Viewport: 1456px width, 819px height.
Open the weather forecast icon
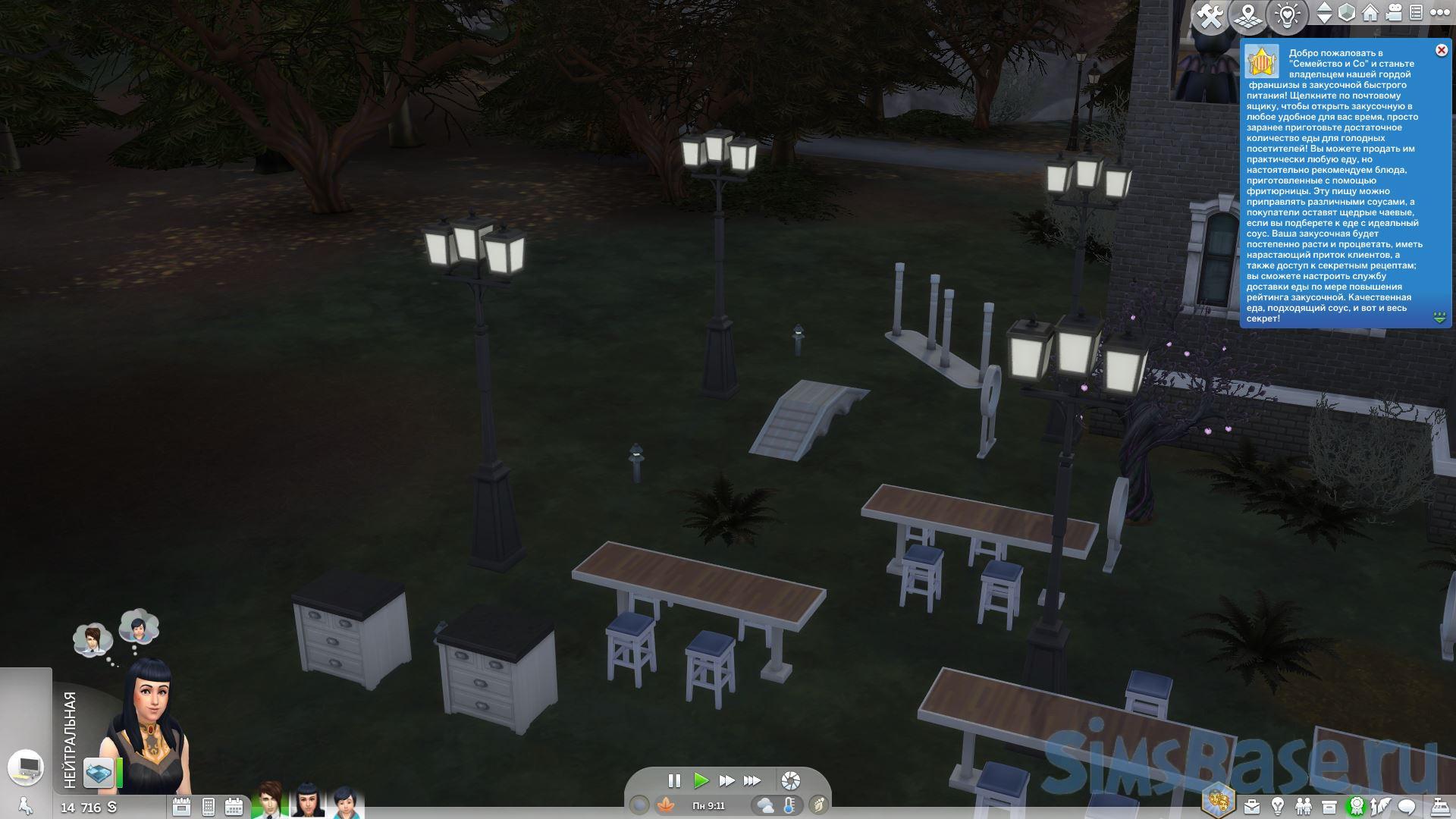(x=764, y=805)
